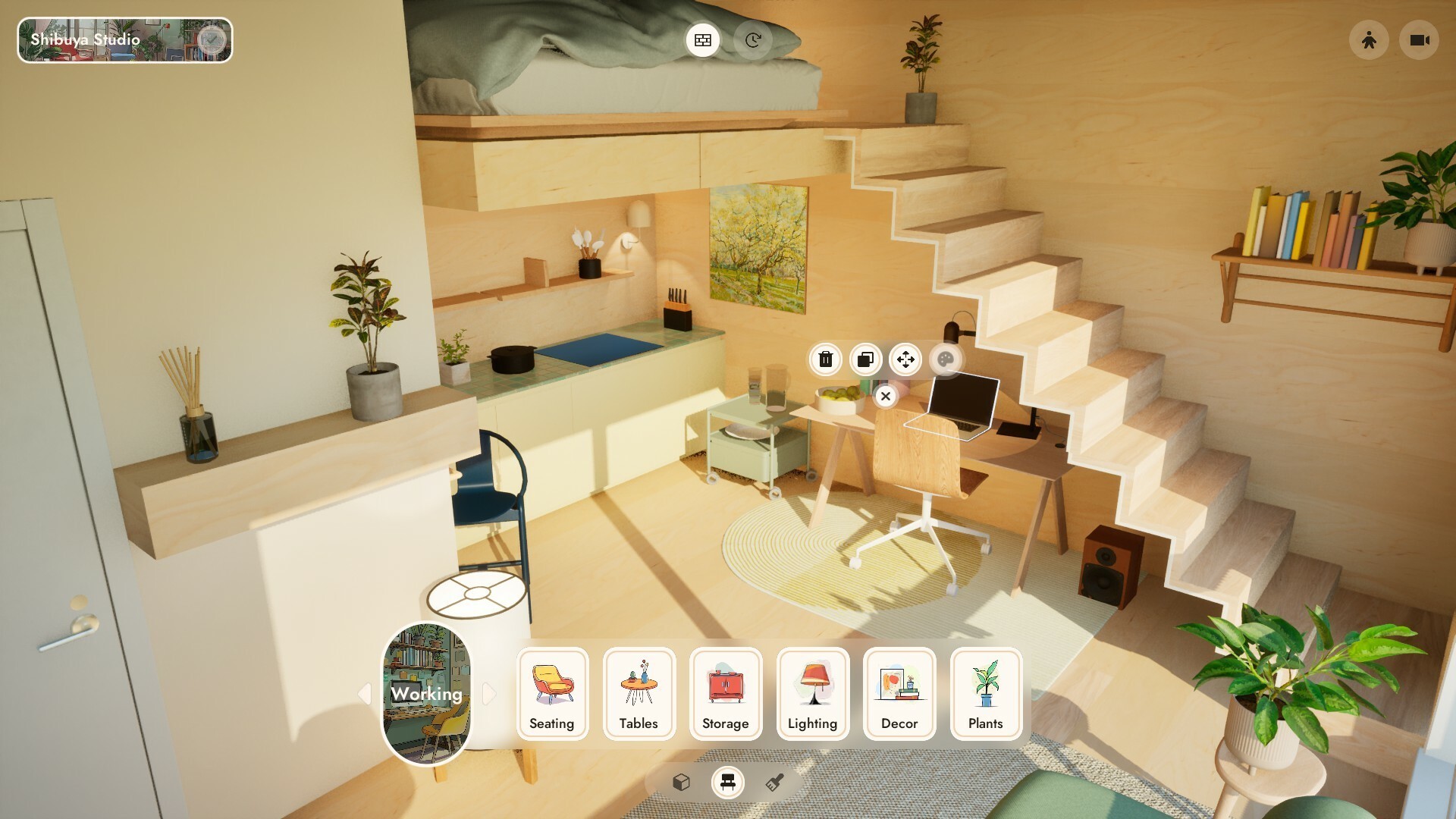Duplicate the selected furniture item
This screenshot has height=819, width=1456.
coord(865,359)
